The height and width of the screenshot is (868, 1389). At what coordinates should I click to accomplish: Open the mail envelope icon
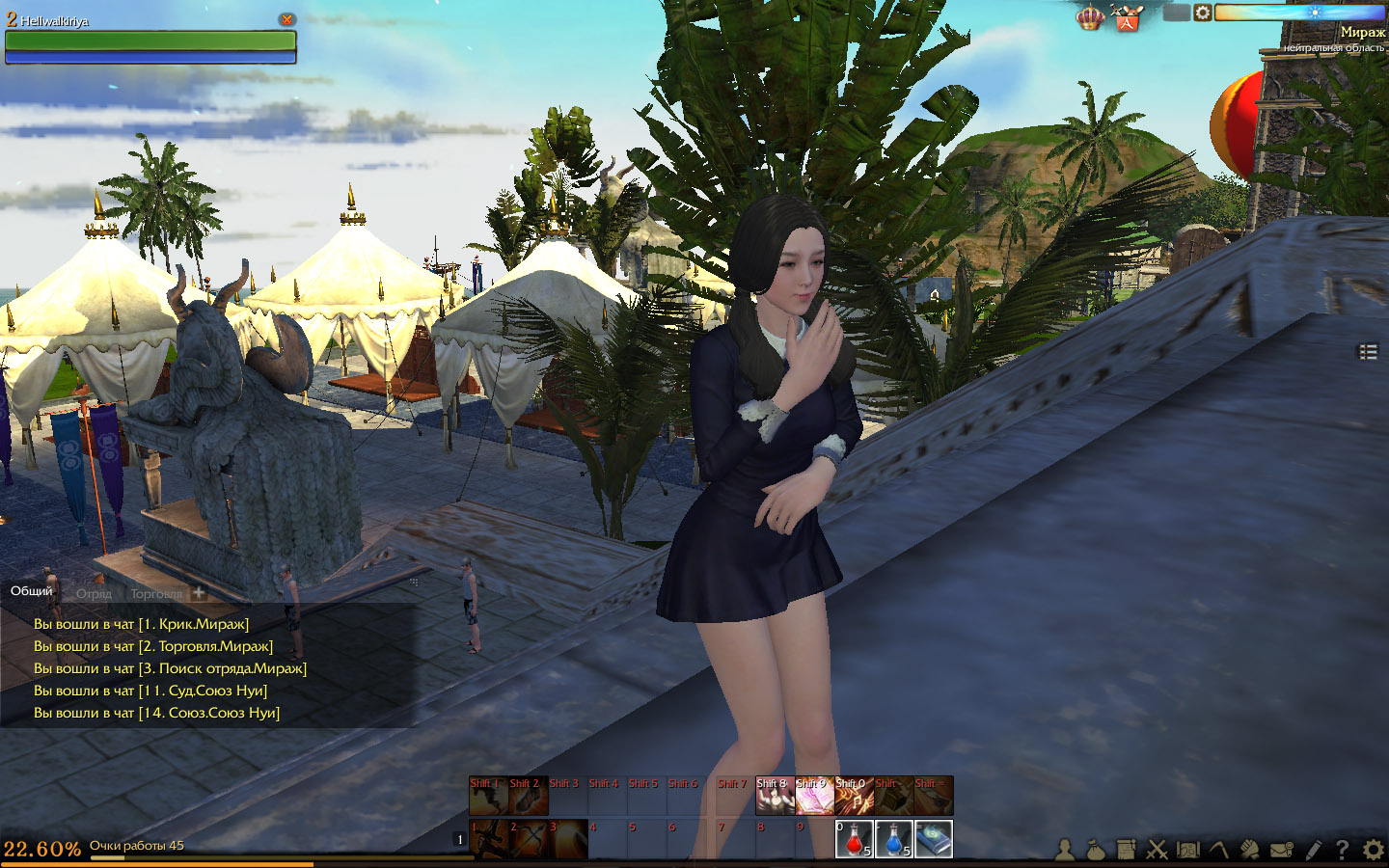[1281, 850]
